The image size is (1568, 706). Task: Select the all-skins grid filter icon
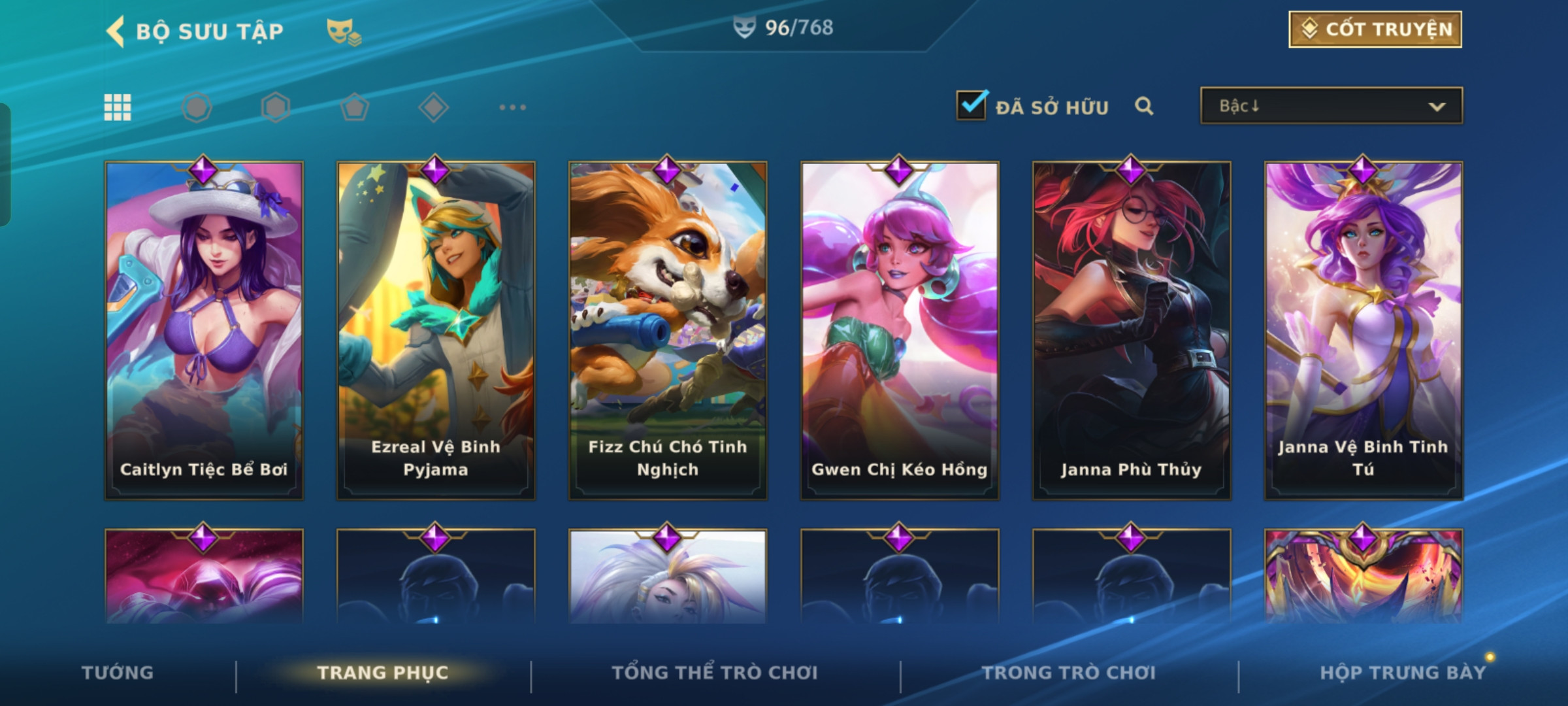[118, 107]
